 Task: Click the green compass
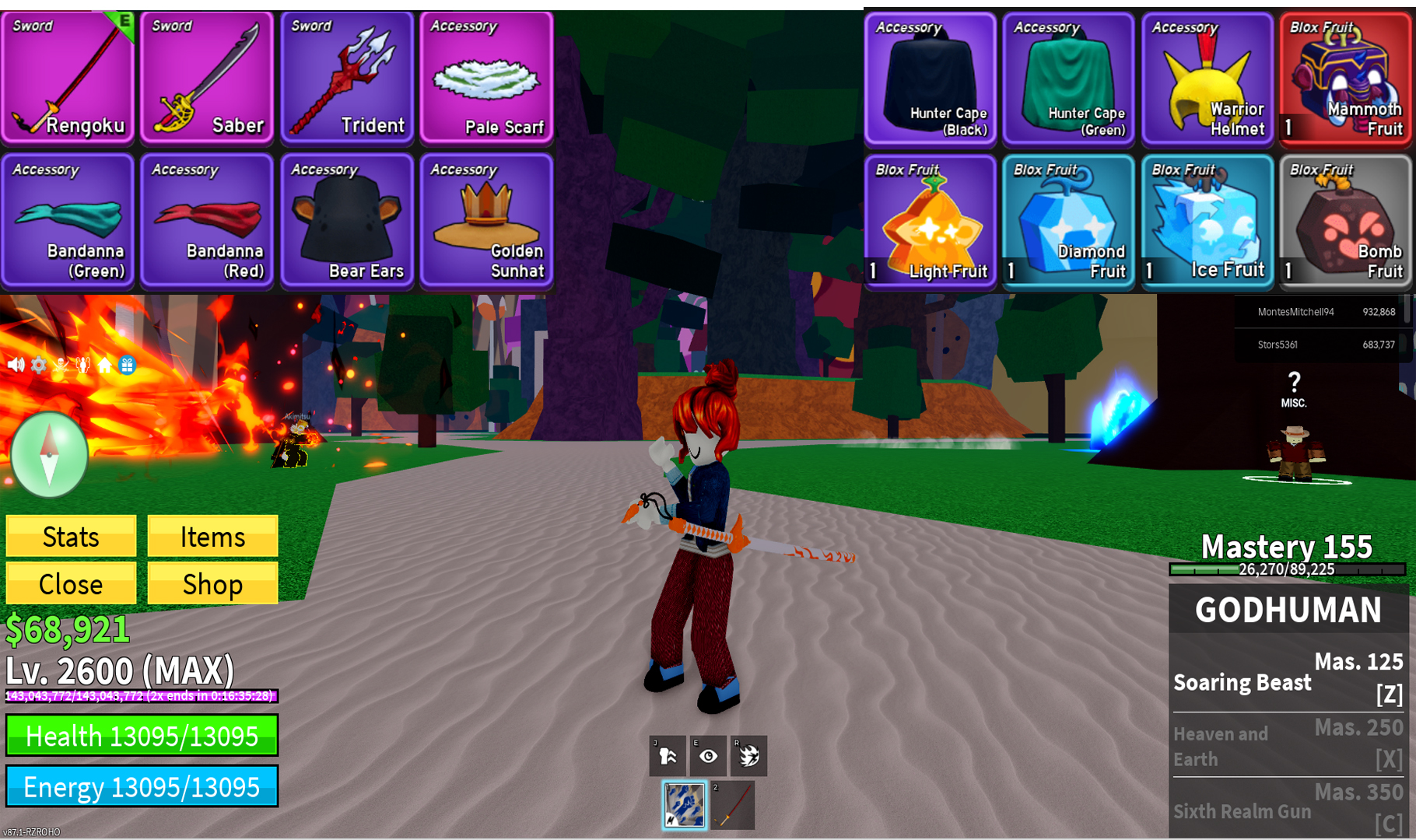pos(49,454)
